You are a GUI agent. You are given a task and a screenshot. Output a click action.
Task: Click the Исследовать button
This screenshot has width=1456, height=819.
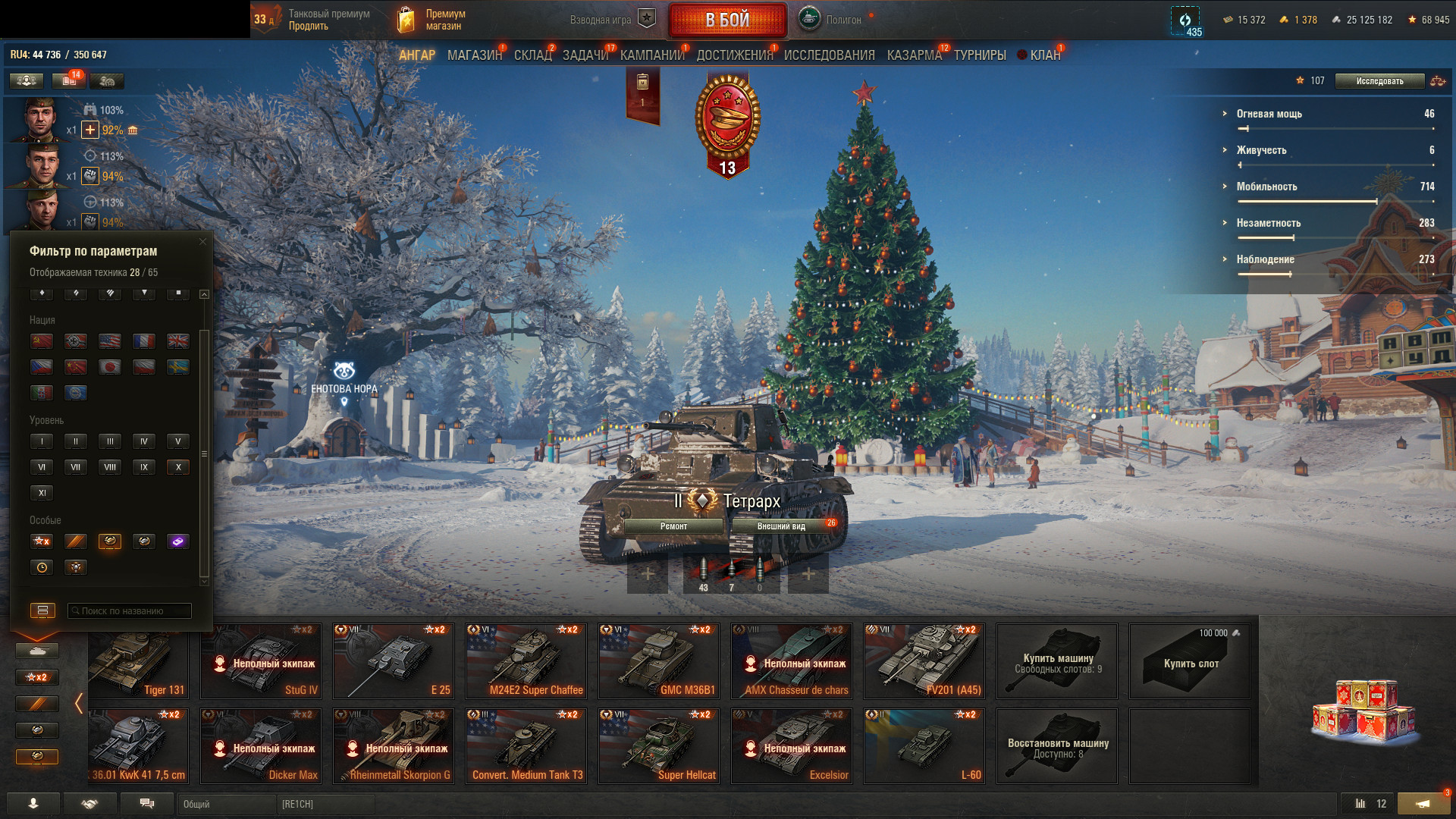click(1379, 81)
